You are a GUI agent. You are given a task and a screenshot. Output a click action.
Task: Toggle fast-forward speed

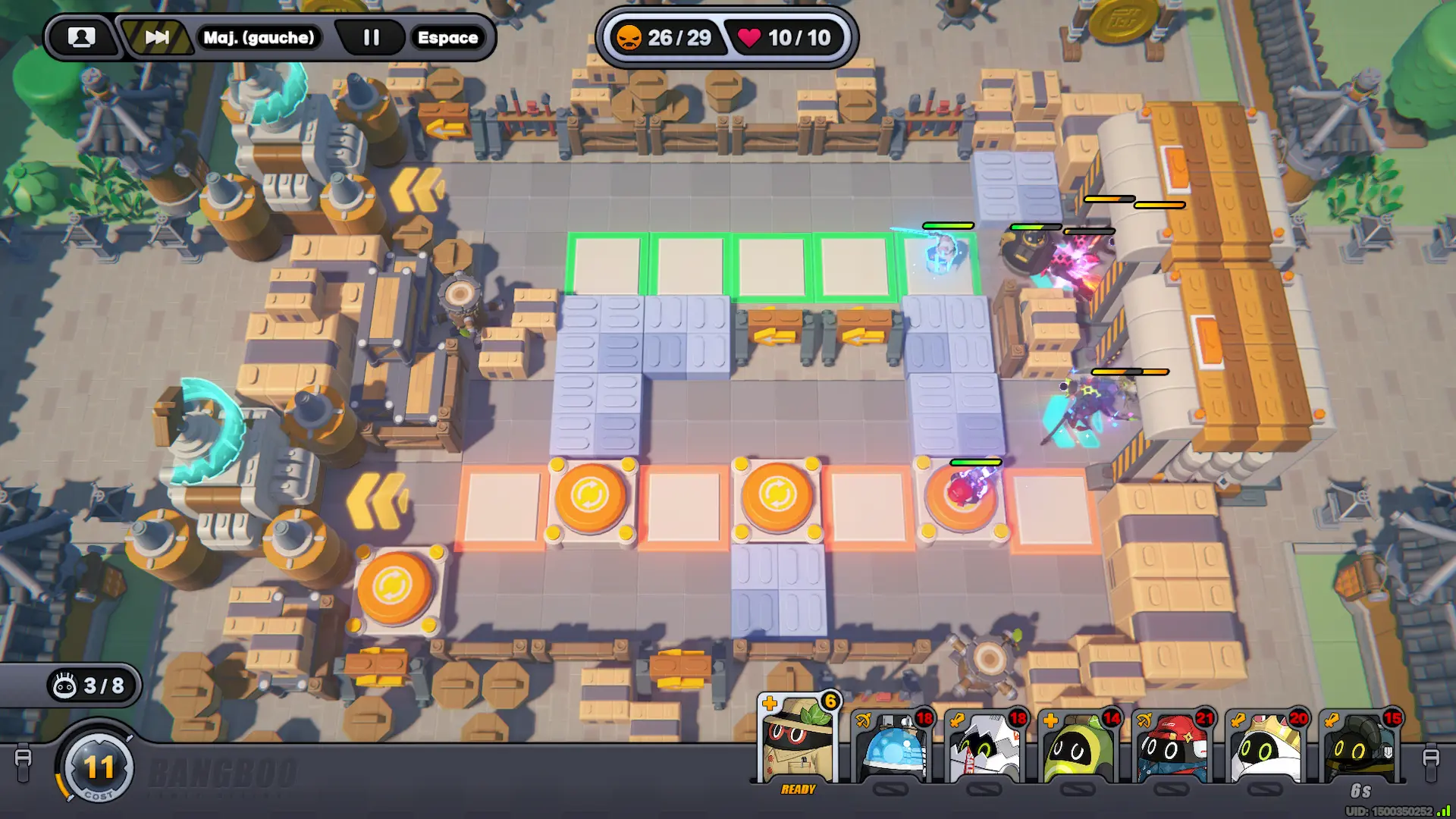(x=157, y=37)
